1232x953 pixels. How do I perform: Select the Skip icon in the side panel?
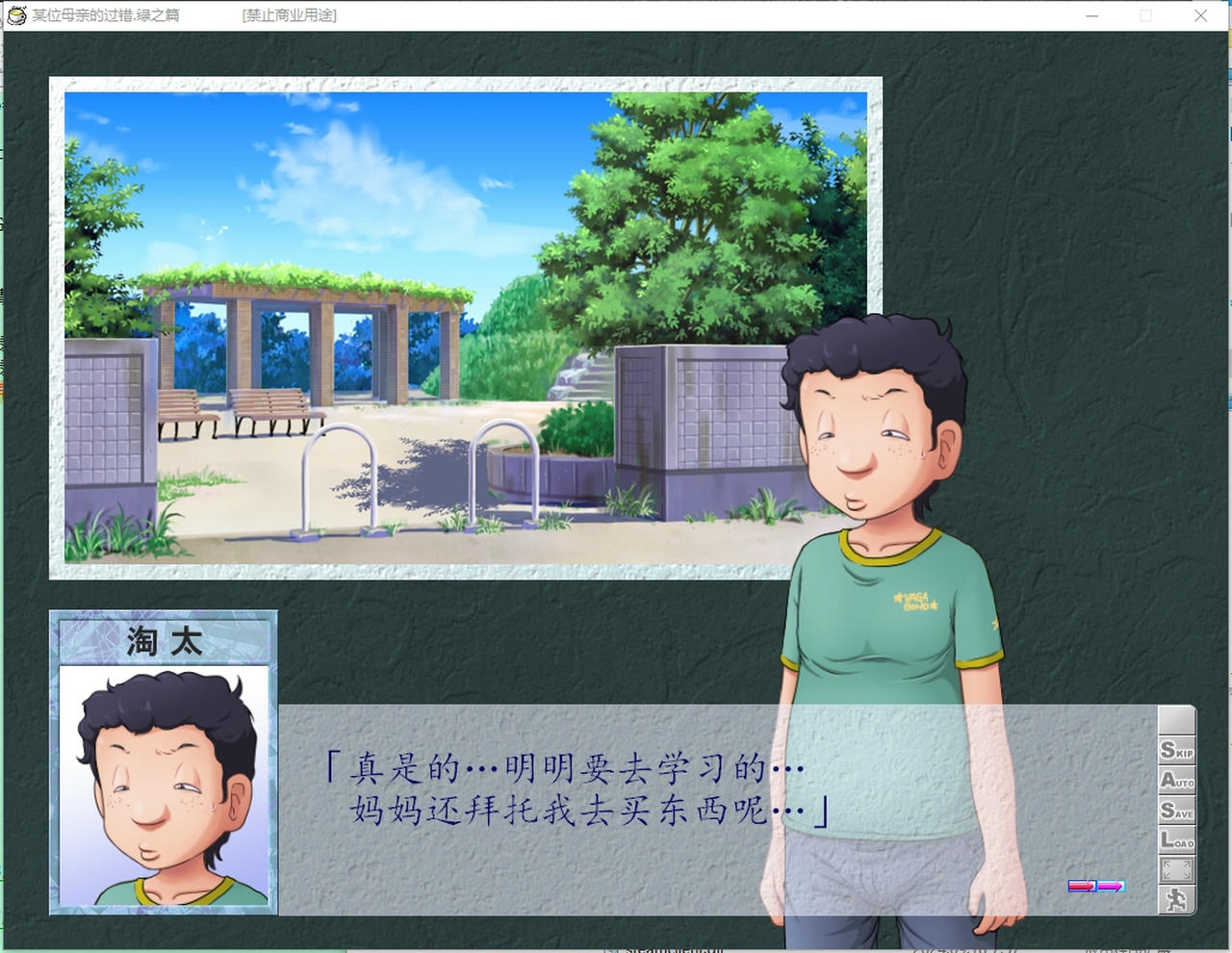tap(1176, 752)
